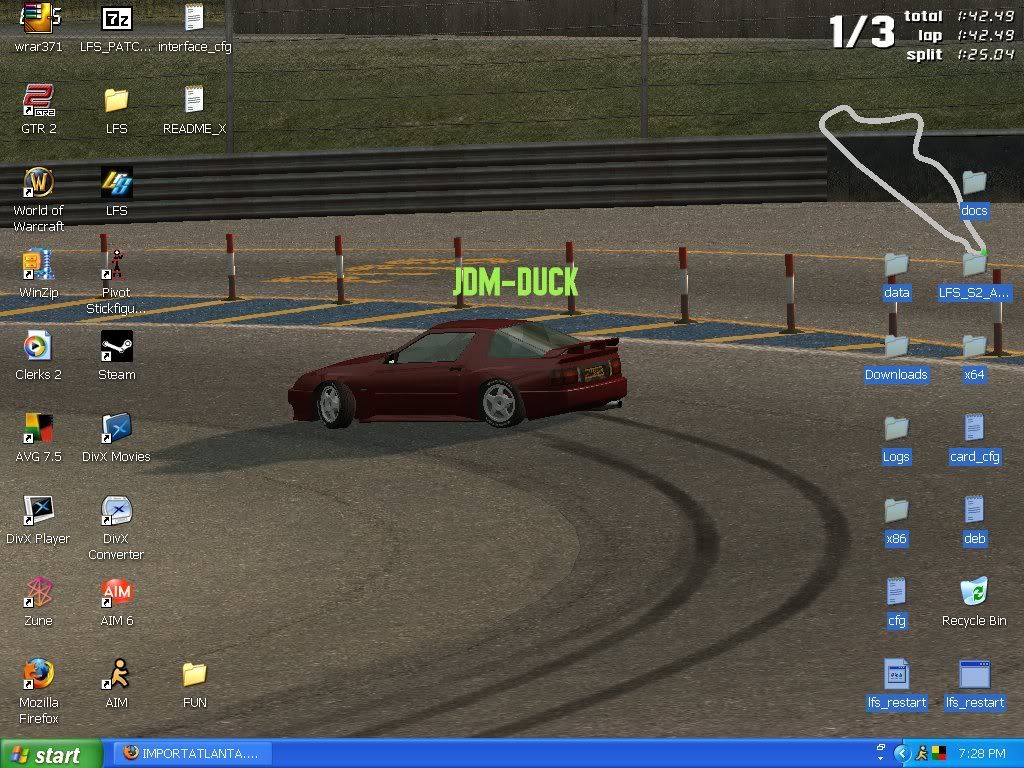The image size is (1024, 768).
Task: Open the Windows Start menu
Action: (50, 754)
